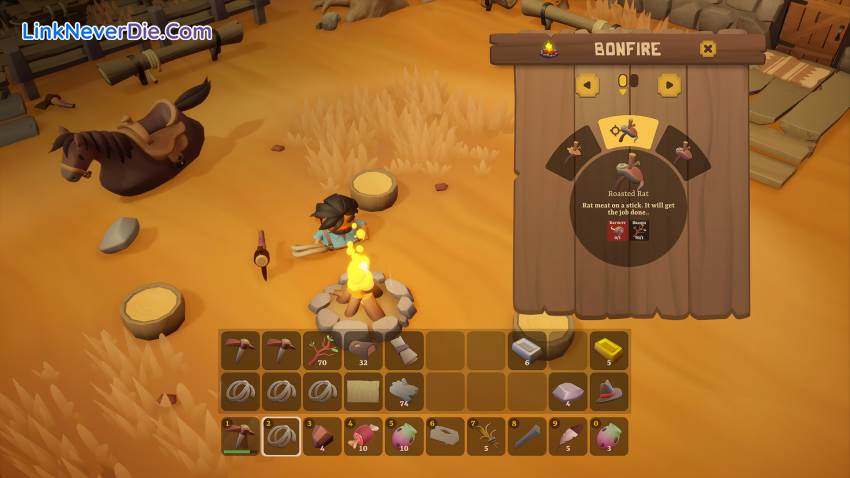Viewport: 850px width, 478px height.
Task: Choose the pink fruit in hotbar slot 5
Action: (404, 437)
